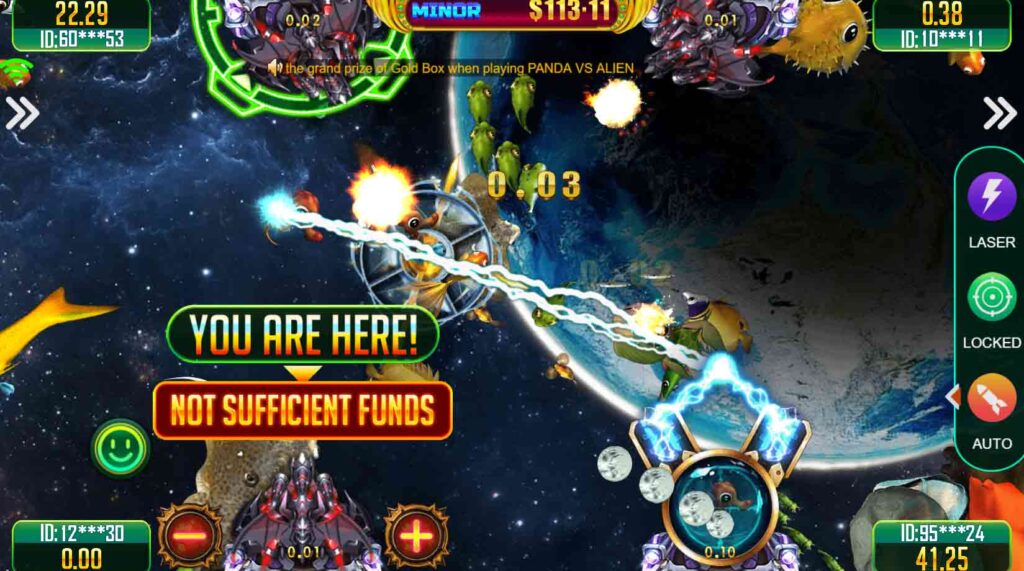Expand the left double-arrow side panel
Viewport: 1024px width, 571px height.
click(x=22, y=113)
